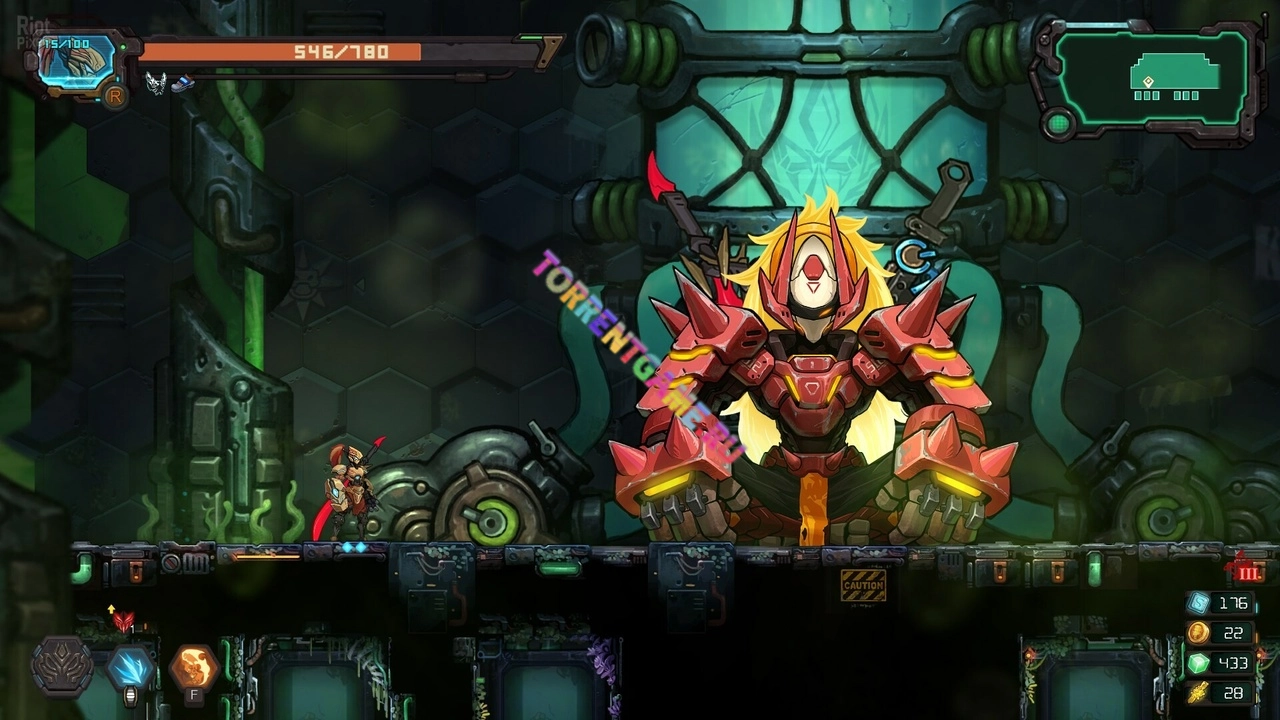Screen dimensions: 1280x720
Task: Click the red level III indicator
Action: tap(1247, 571)
